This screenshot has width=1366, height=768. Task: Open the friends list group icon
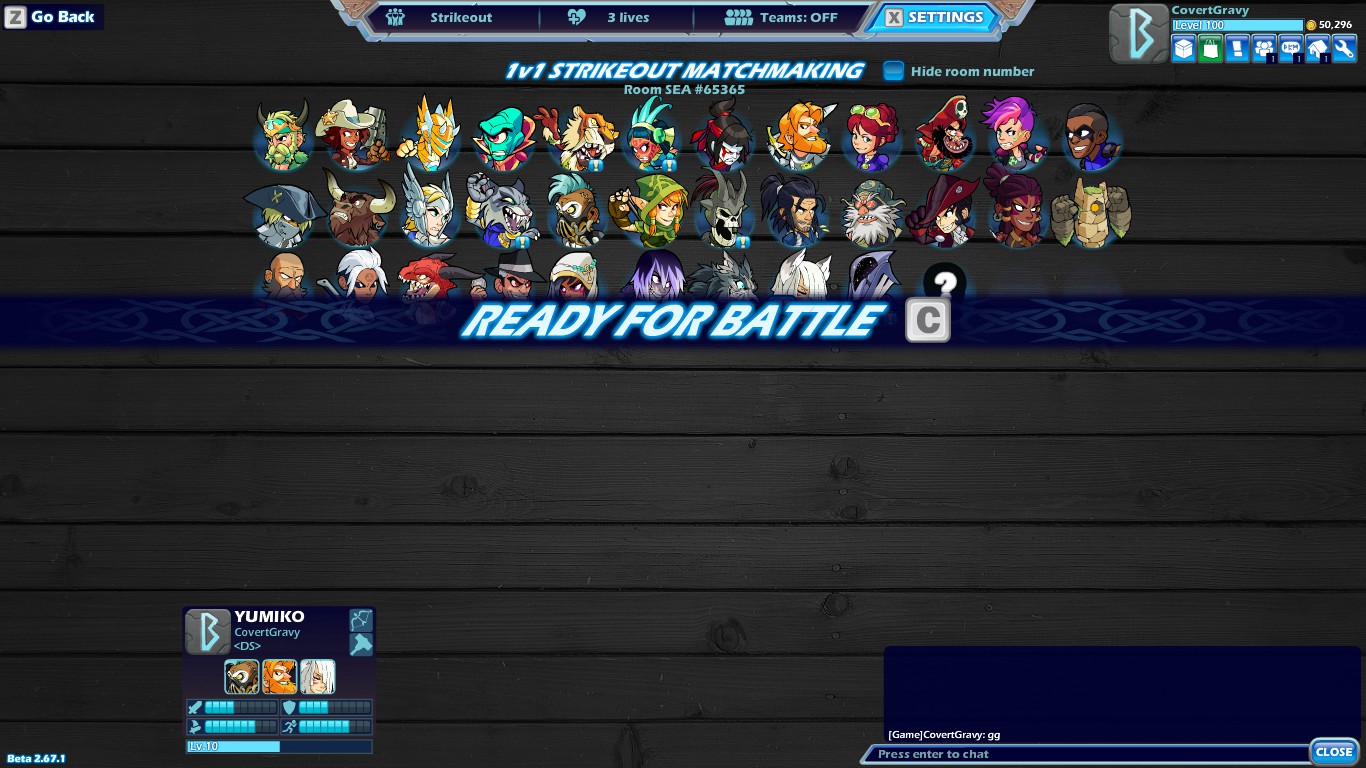(1263, 48)
